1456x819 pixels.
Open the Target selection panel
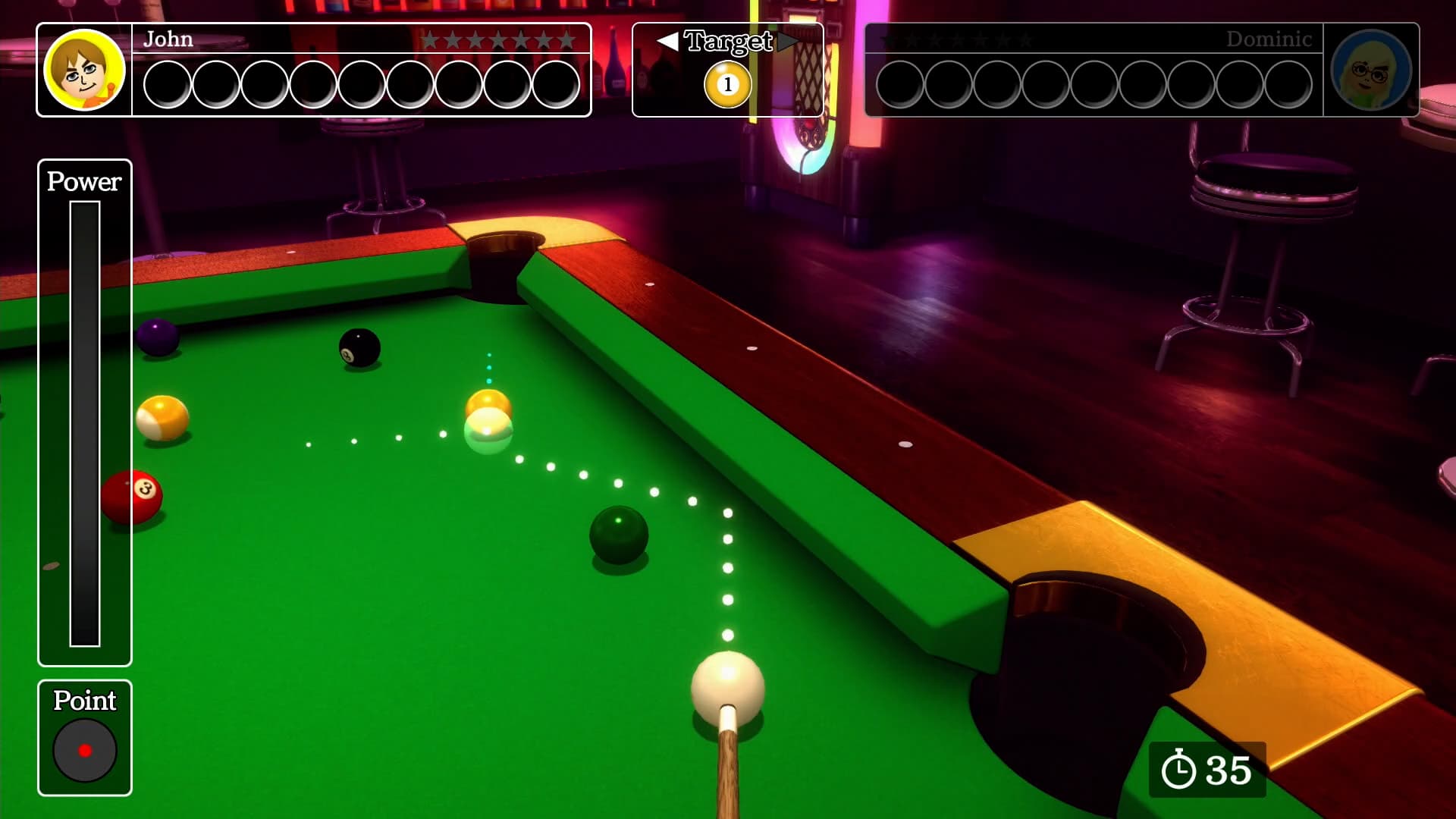coord(727,68)
